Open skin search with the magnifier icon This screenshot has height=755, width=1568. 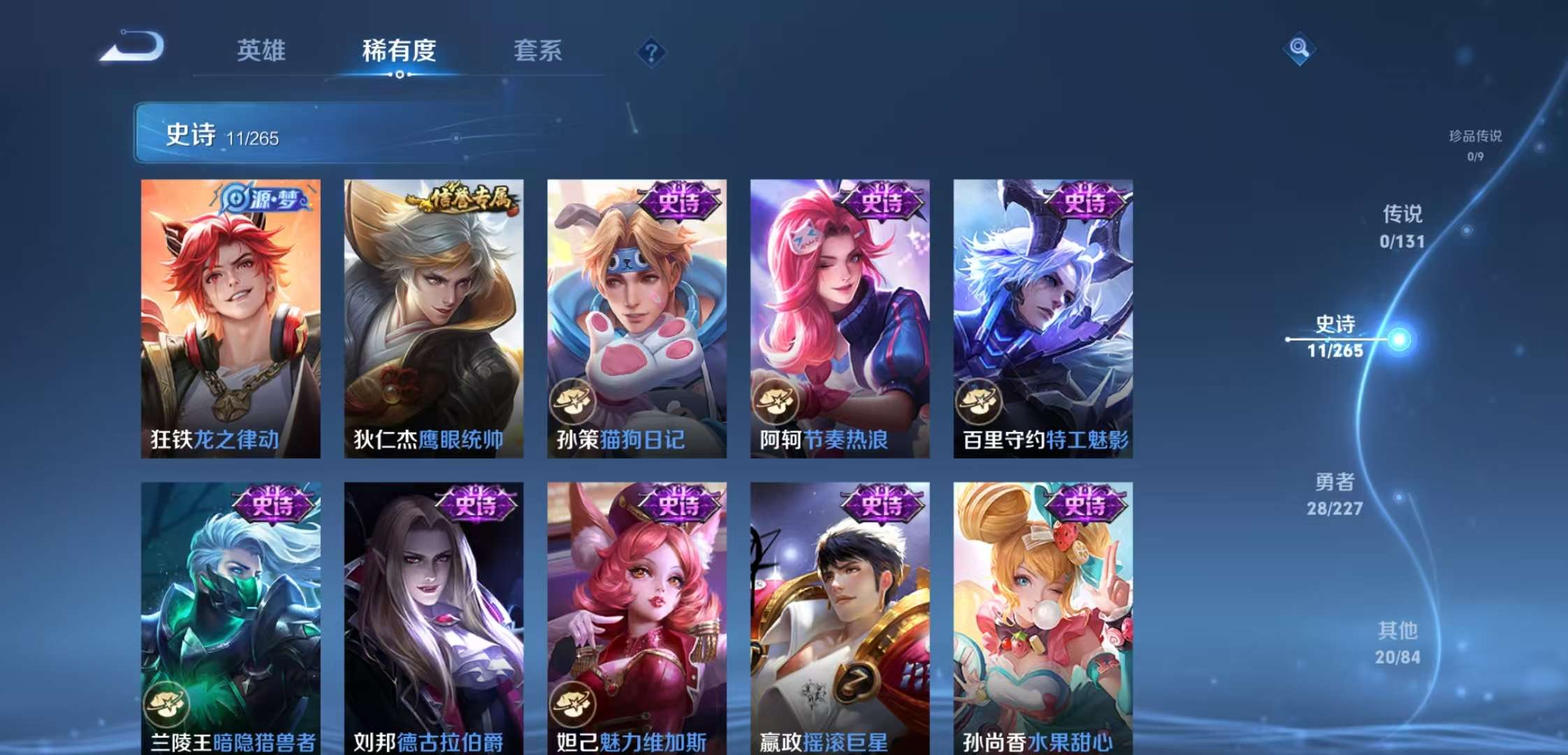tap(1299, 48)
